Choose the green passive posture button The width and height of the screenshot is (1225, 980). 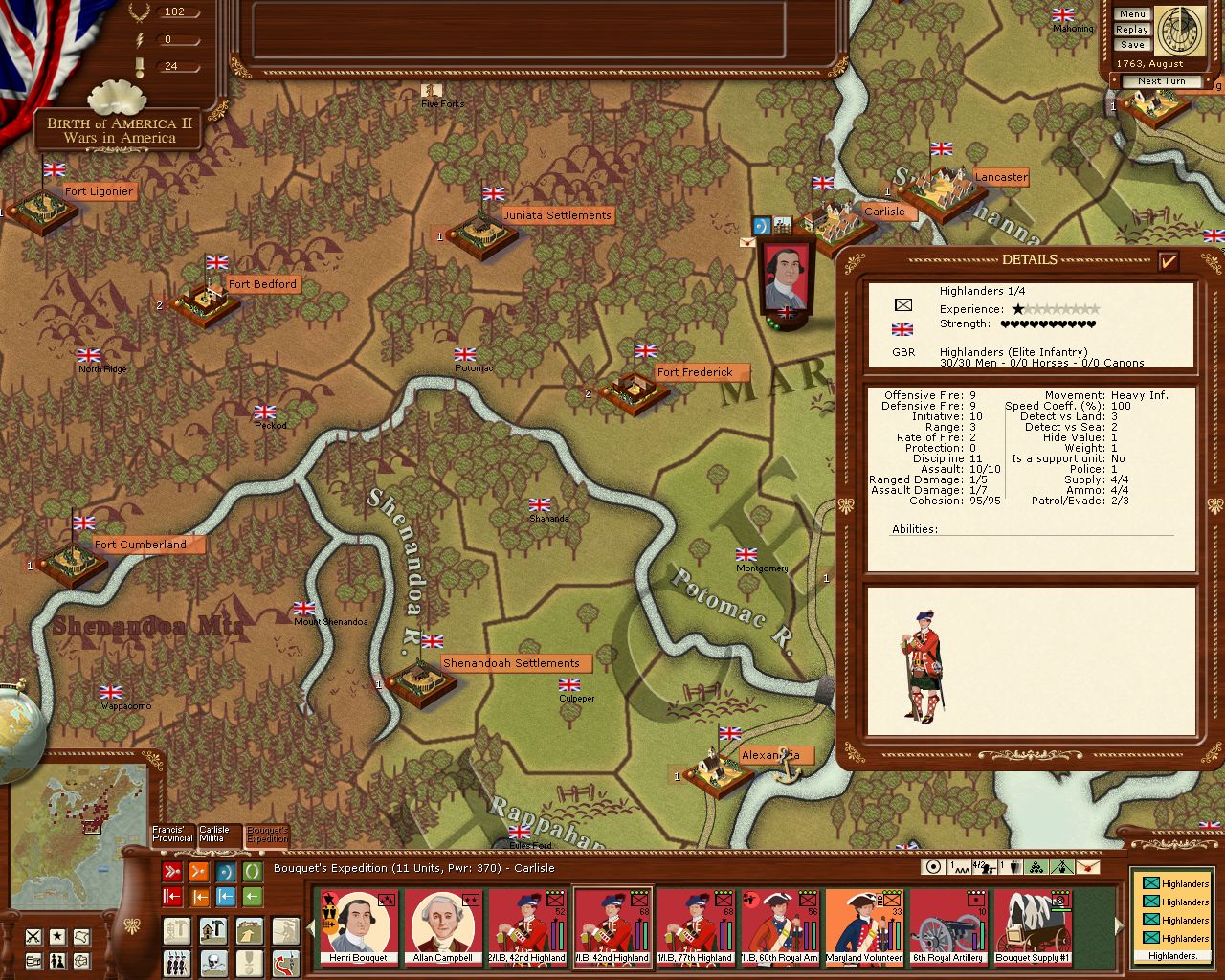tap(252, 872)
